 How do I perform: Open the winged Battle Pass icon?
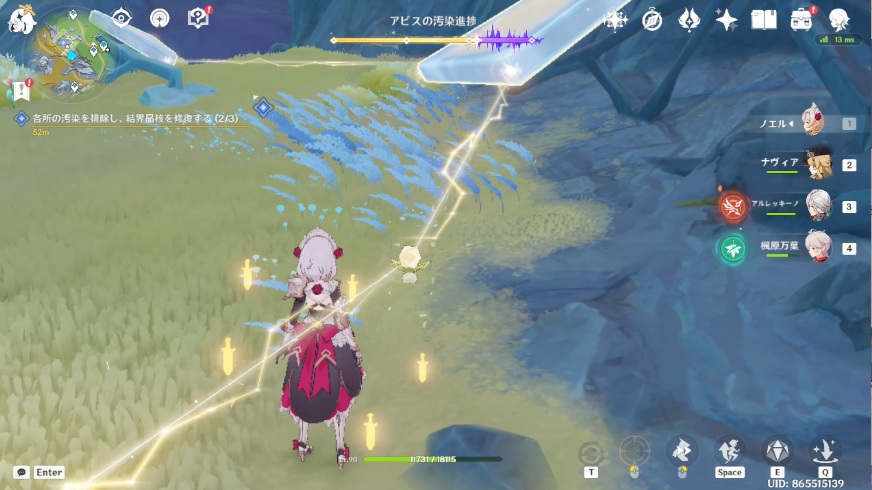[689, 19]
